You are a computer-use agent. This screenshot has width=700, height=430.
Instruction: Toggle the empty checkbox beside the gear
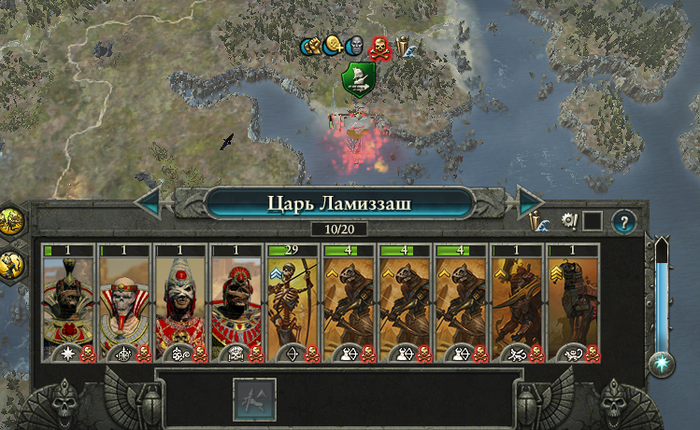592,221
